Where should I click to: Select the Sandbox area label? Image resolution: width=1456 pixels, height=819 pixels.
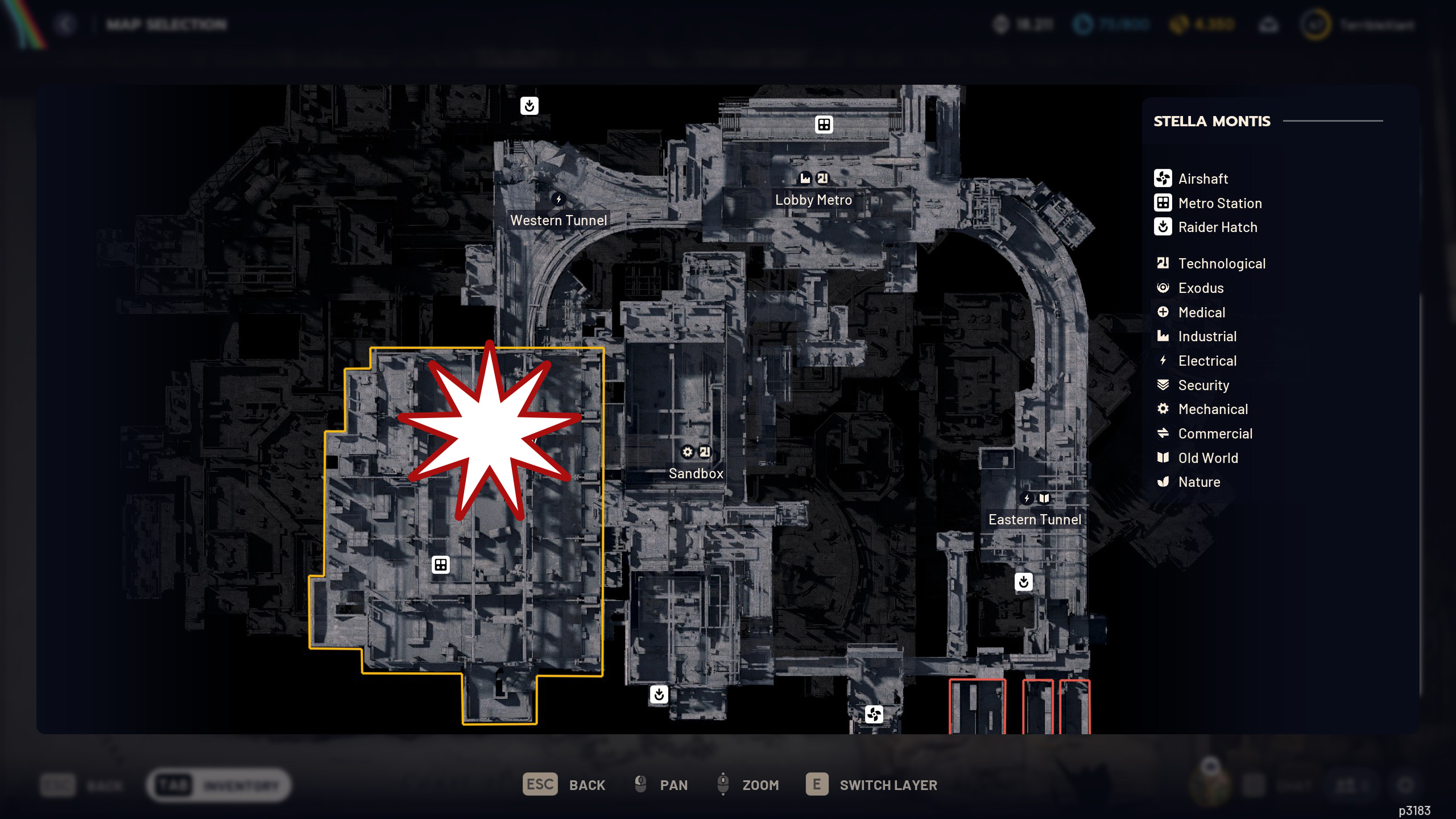tap(696, 474)
